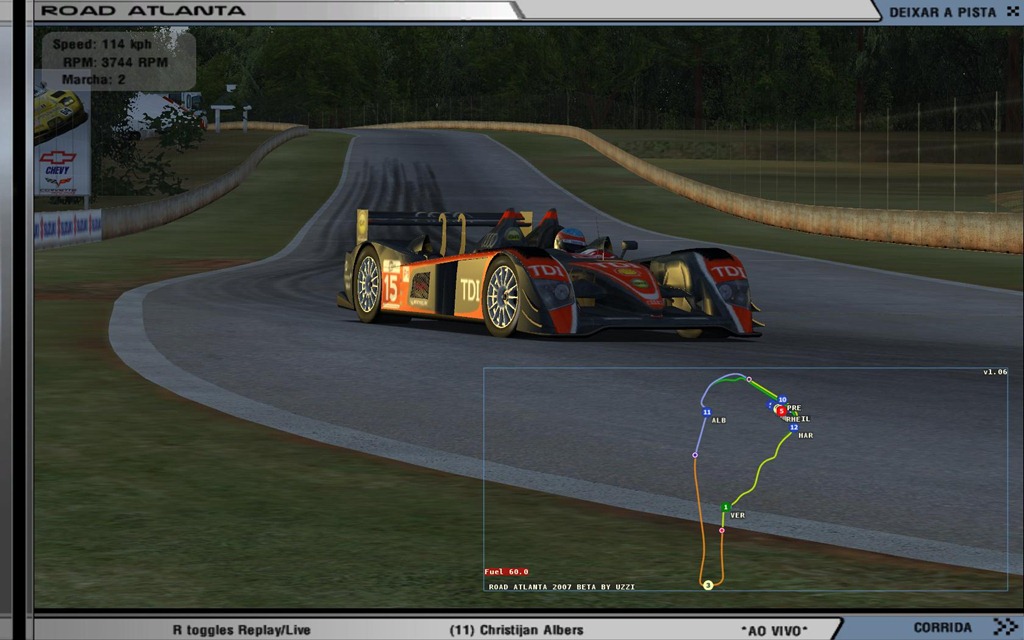1024x640 pixels.
Task: Choose car marker 12 HAR on track map
Action: [x=794, y=428]
